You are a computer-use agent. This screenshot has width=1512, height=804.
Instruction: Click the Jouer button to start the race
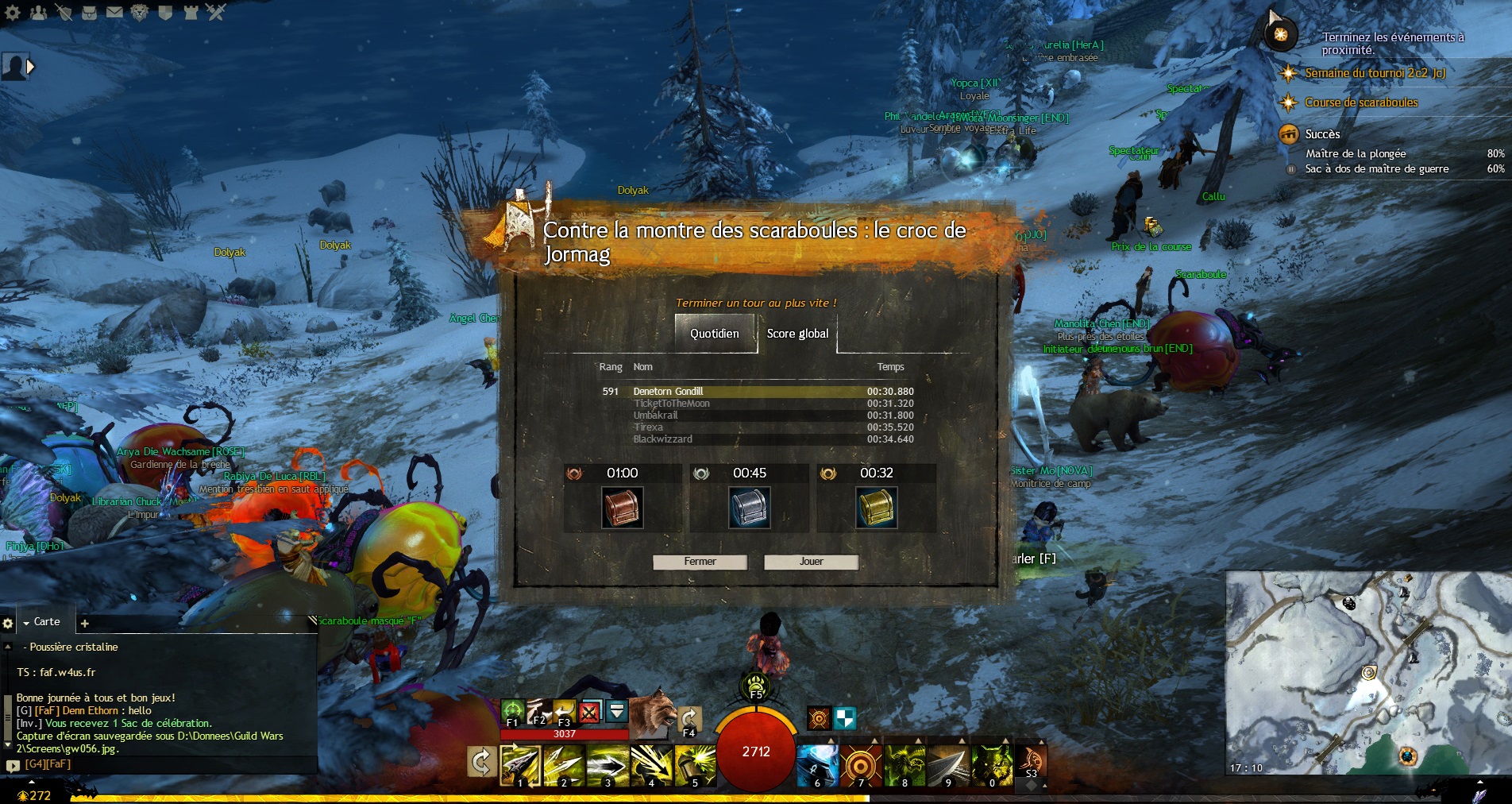pyautogui.click(x=811, y=562)
